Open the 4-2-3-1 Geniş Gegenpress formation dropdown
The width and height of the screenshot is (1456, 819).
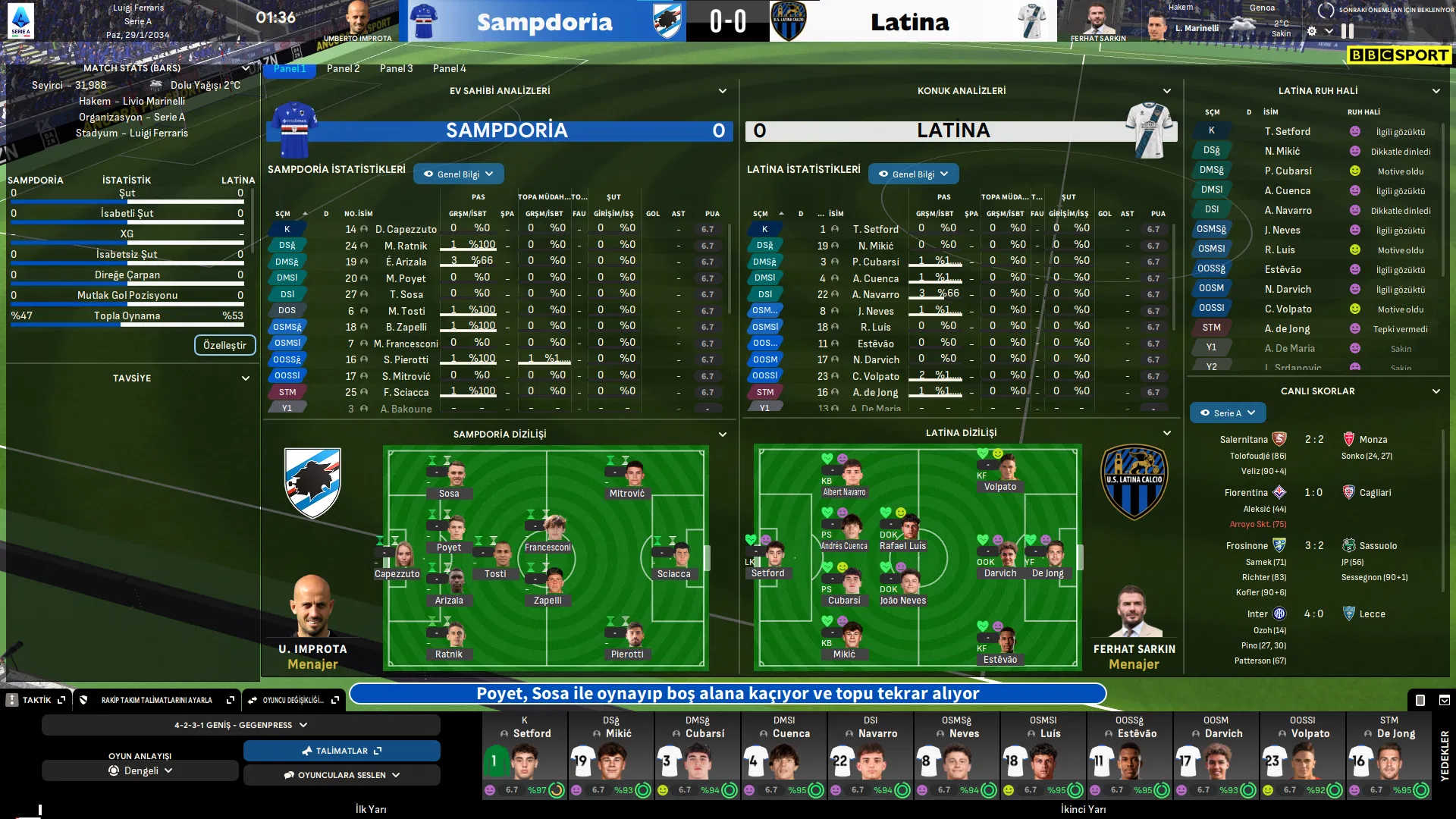click(240, 725)
